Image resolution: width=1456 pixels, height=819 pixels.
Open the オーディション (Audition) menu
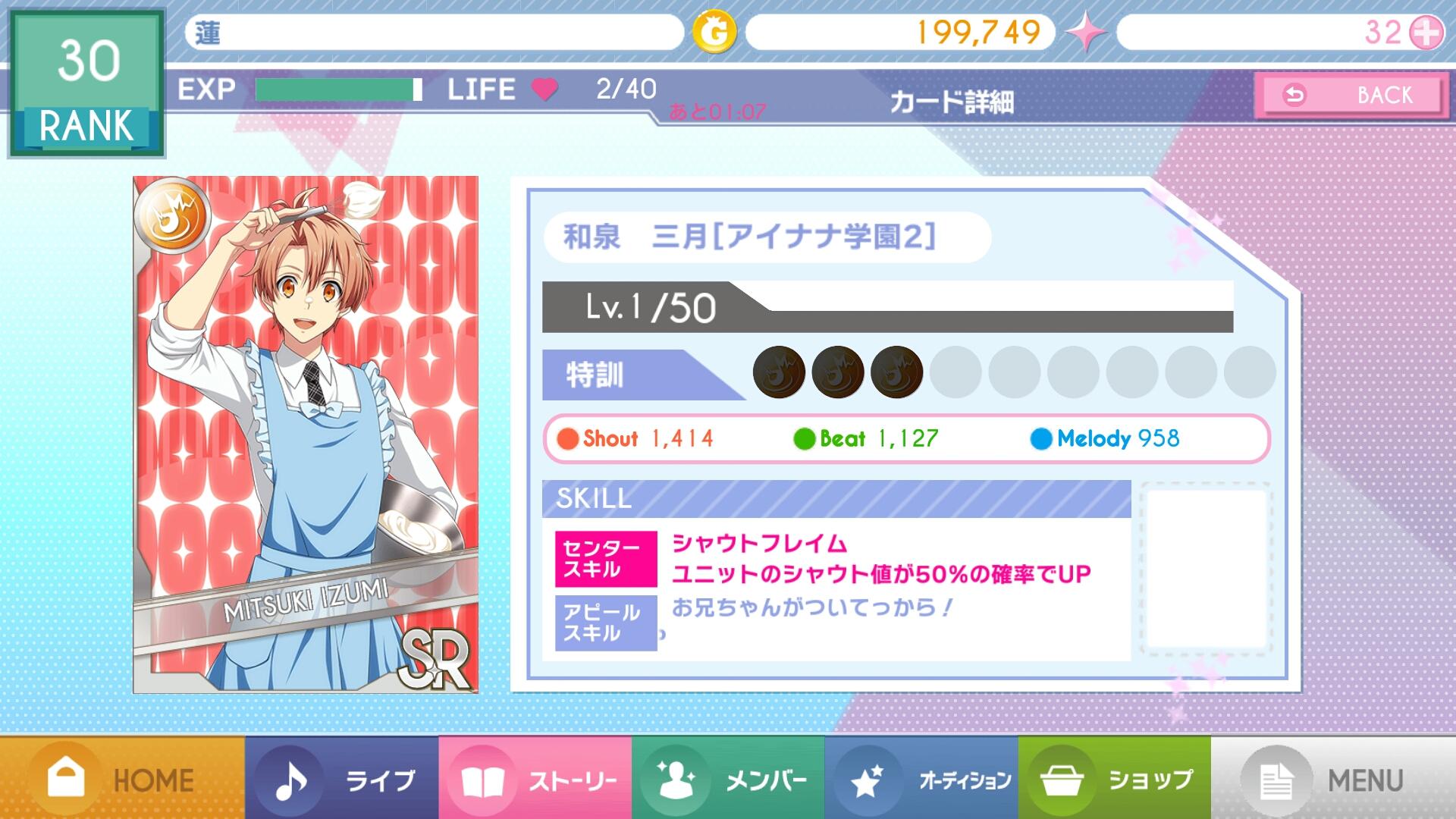point(921,779)
